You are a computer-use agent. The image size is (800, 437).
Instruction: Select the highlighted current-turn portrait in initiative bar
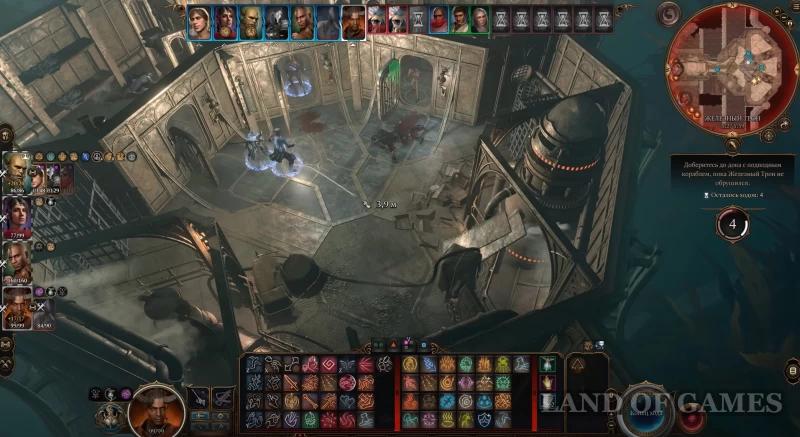[x=353, y=19]
